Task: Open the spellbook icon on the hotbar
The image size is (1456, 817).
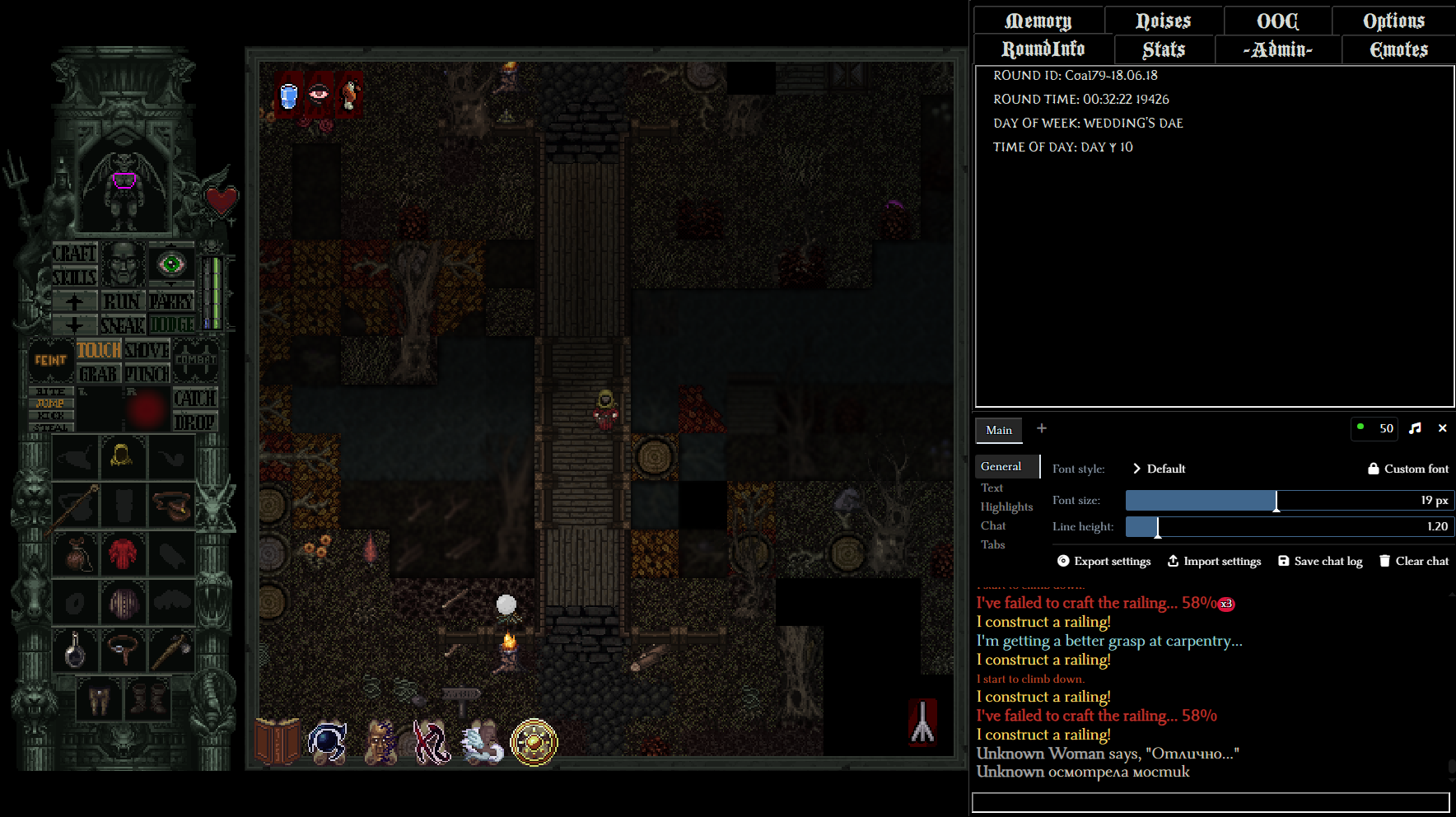Action: coord(277,740)
